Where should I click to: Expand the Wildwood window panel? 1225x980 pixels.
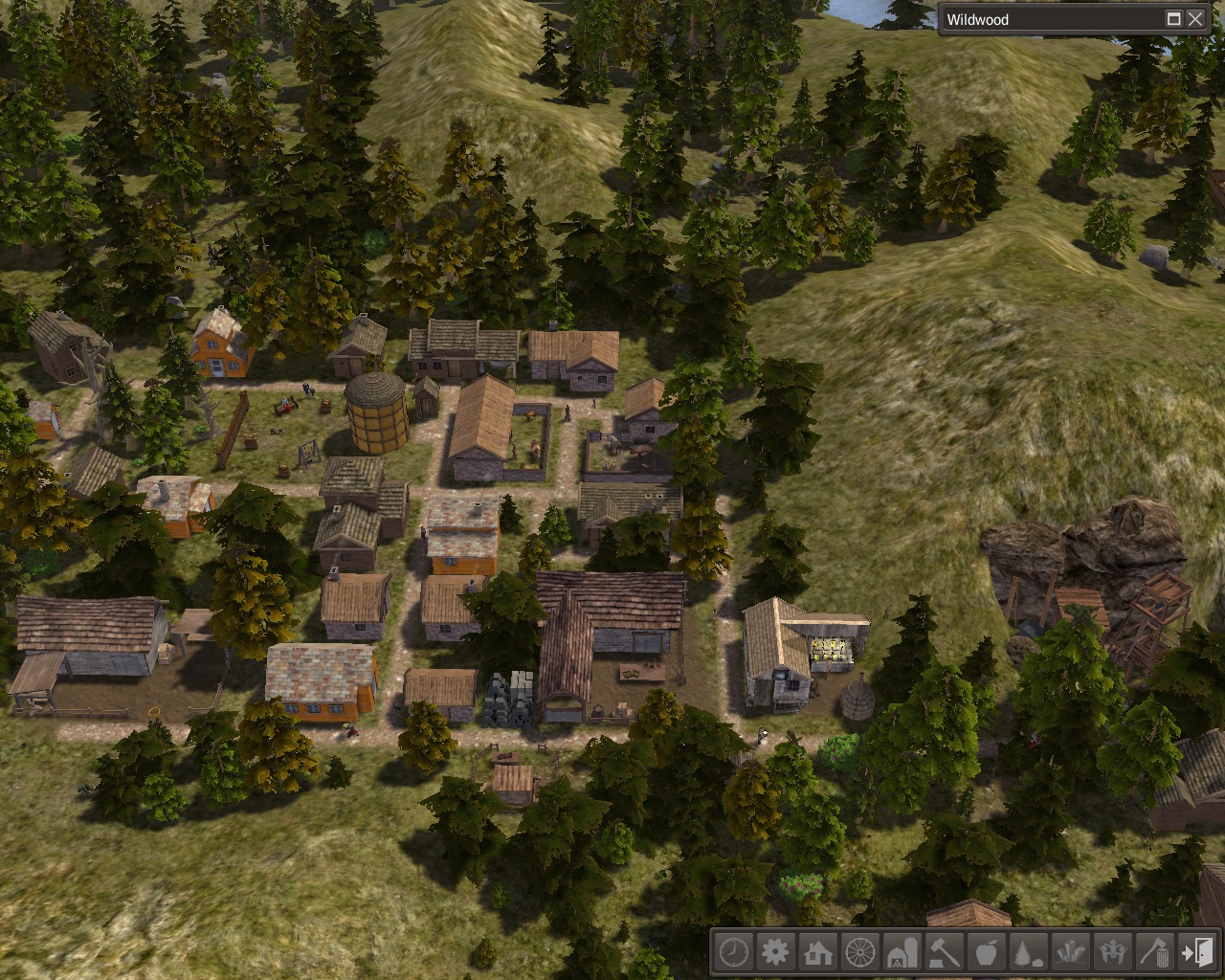coord(1173,19)
